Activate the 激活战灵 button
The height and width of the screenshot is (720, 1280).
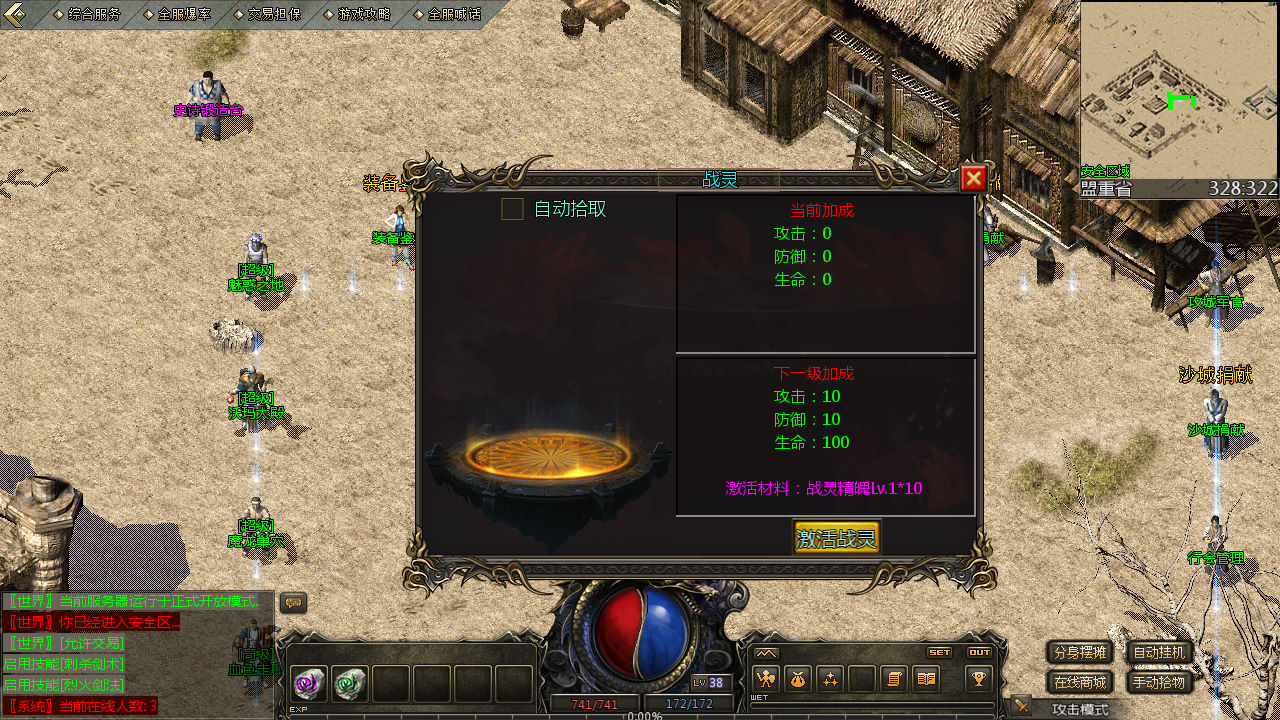836,538
